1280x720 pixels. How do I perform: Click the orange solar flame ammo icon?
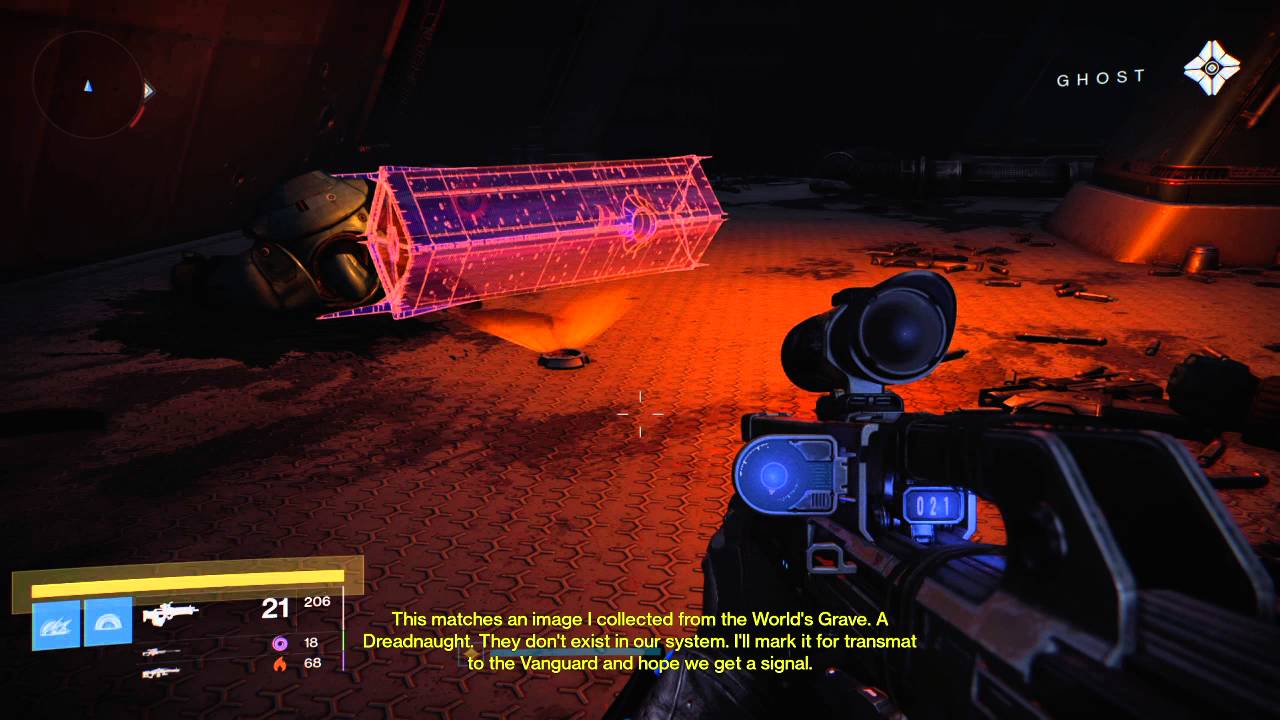point(279,663)
